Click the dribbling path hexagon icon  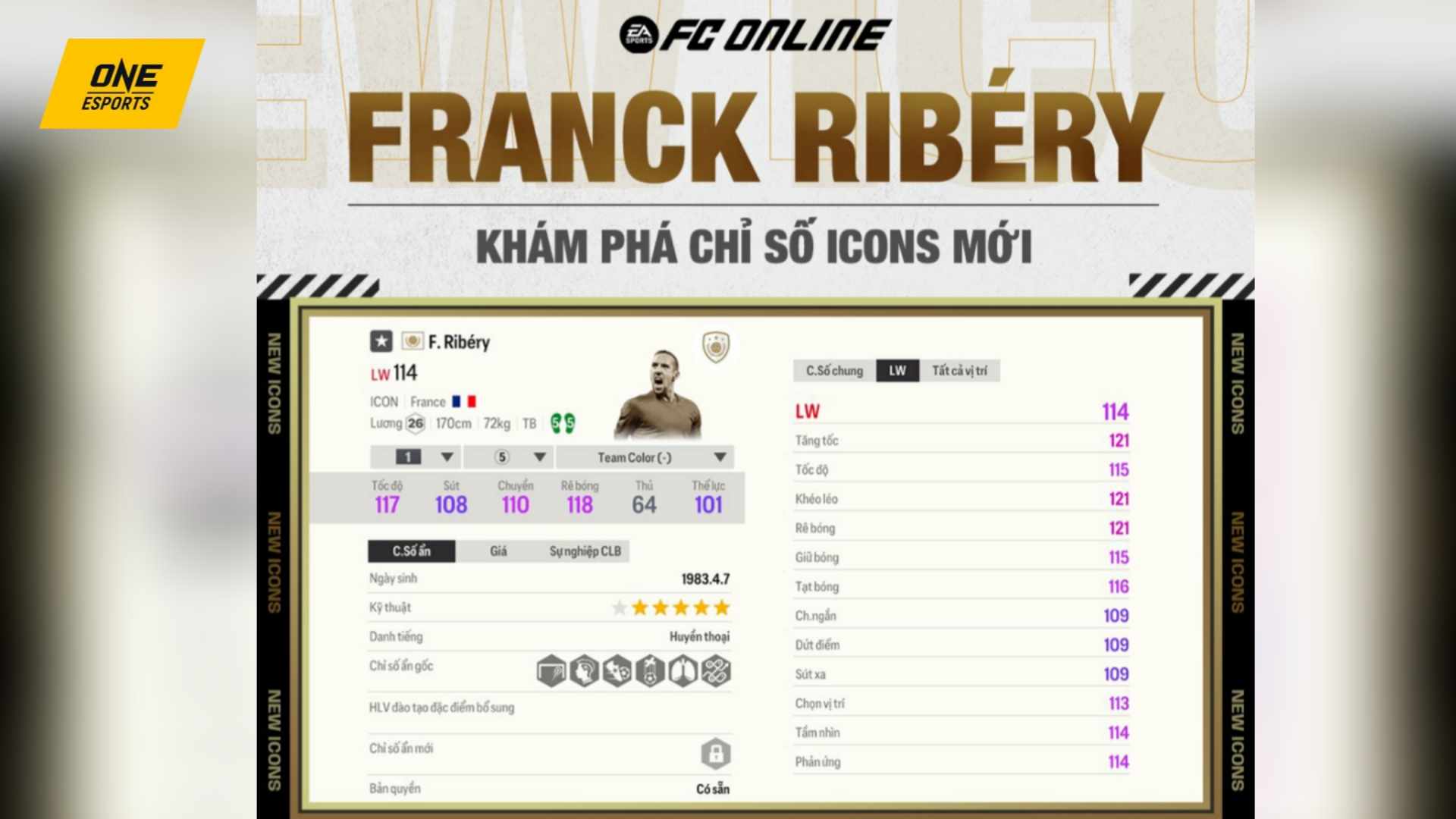[715, 671]
